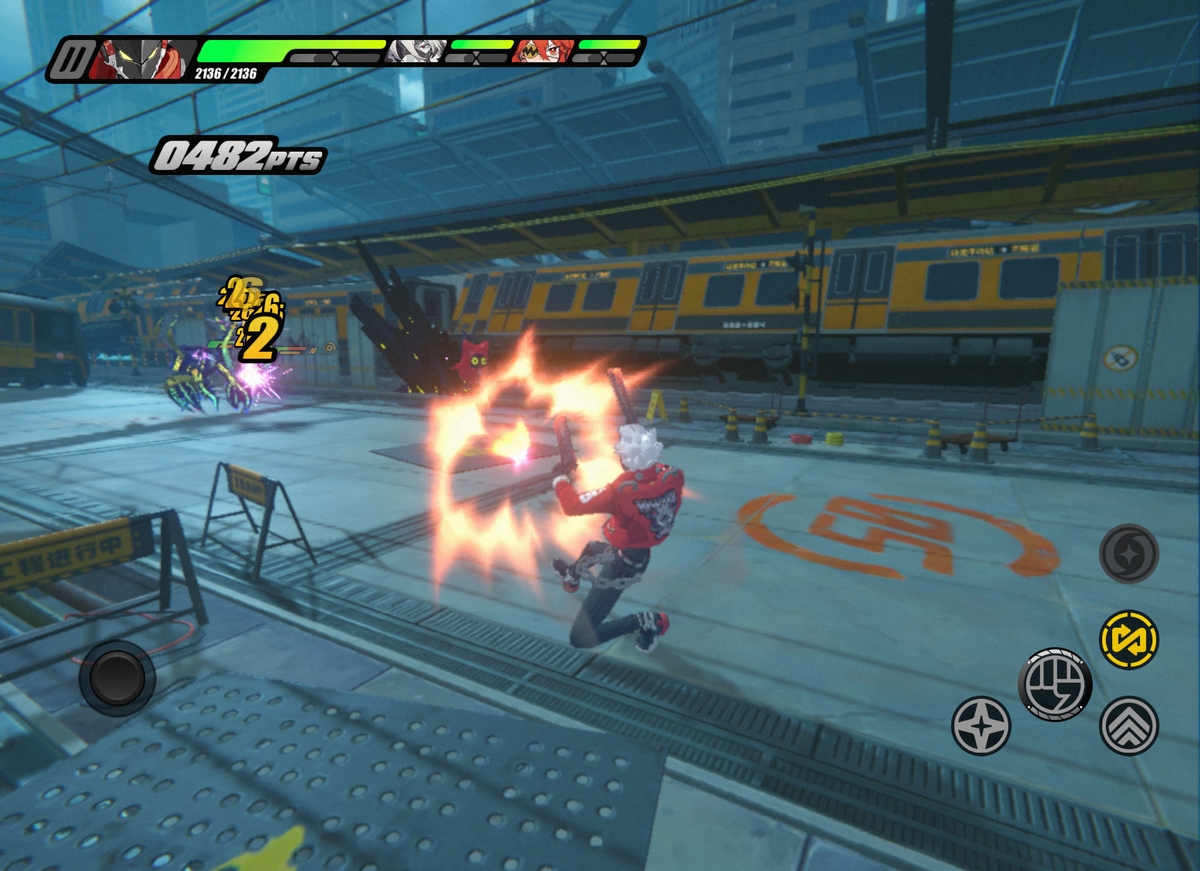Tap the fist basic attack button
Screen dimensions: 1200x871
point(1055,685)
